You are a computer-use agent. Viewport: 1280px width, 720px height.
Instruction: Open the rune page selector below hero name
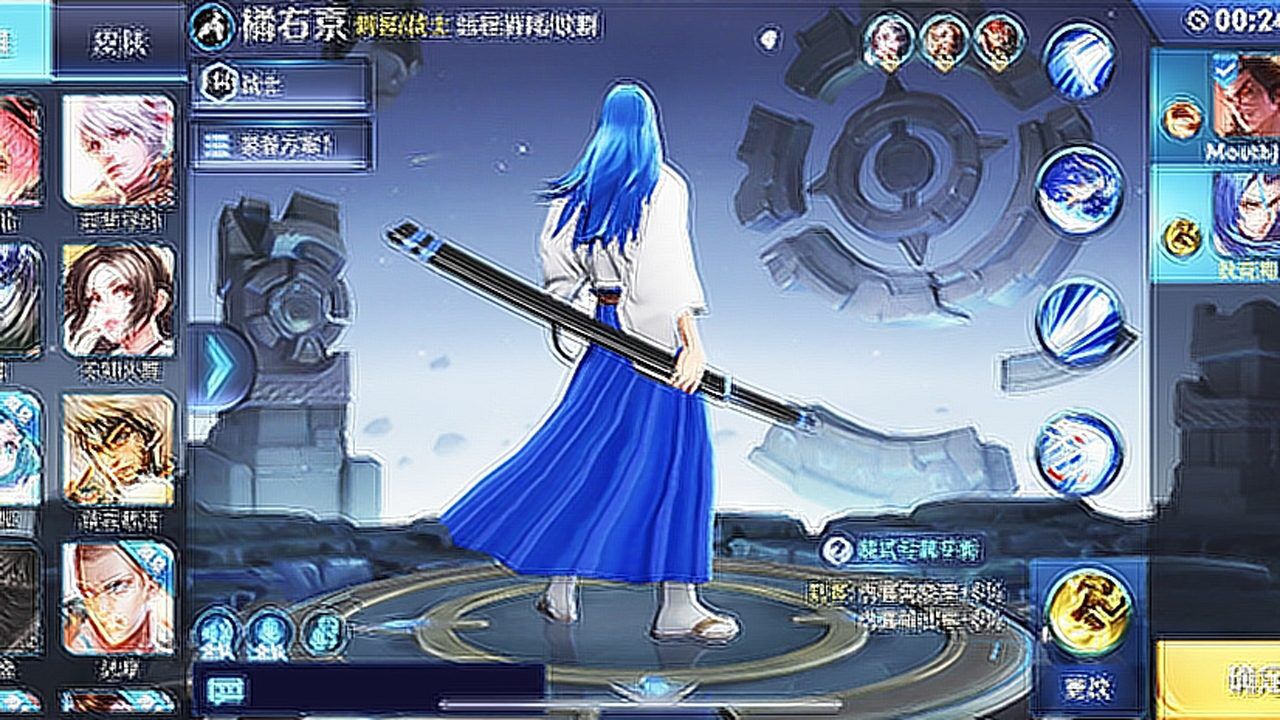pyautogui.click(x=282, y=85)
